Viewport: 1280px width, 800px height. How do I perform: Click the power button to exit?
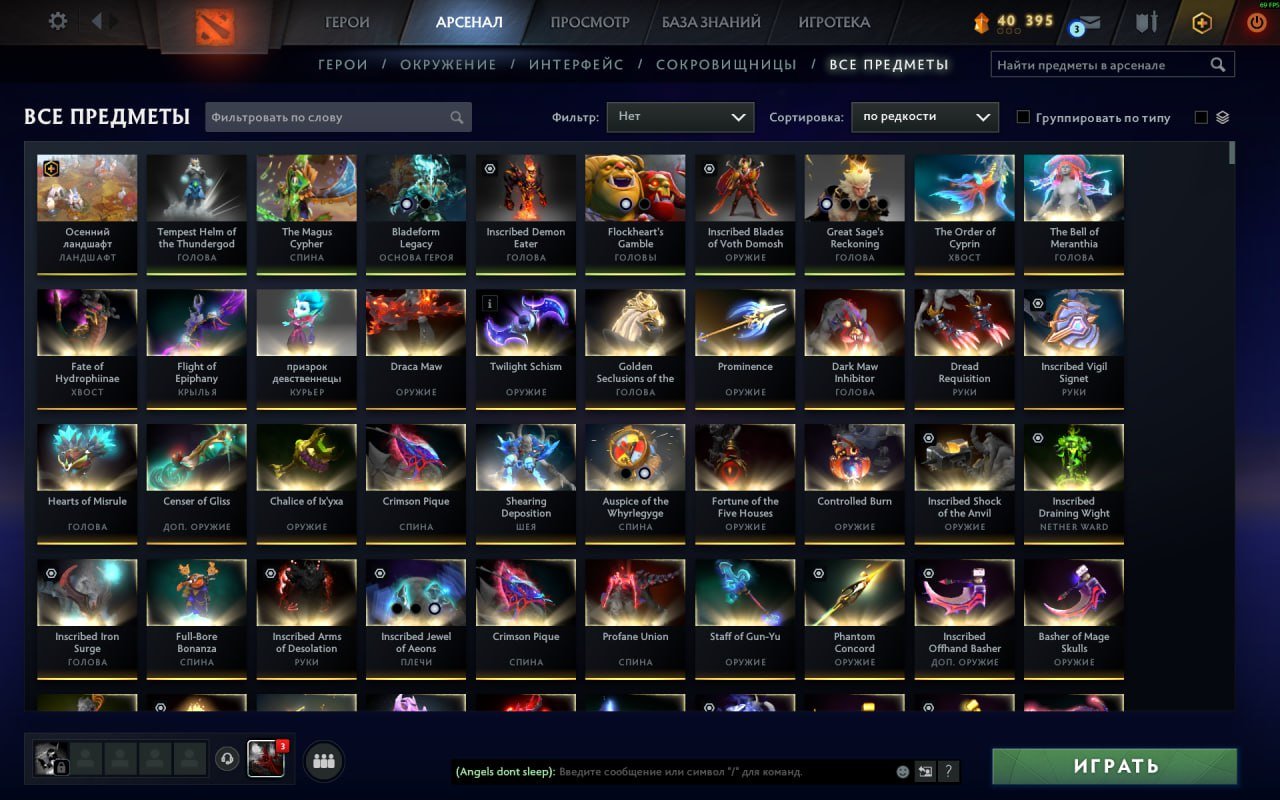[1257, 20]
